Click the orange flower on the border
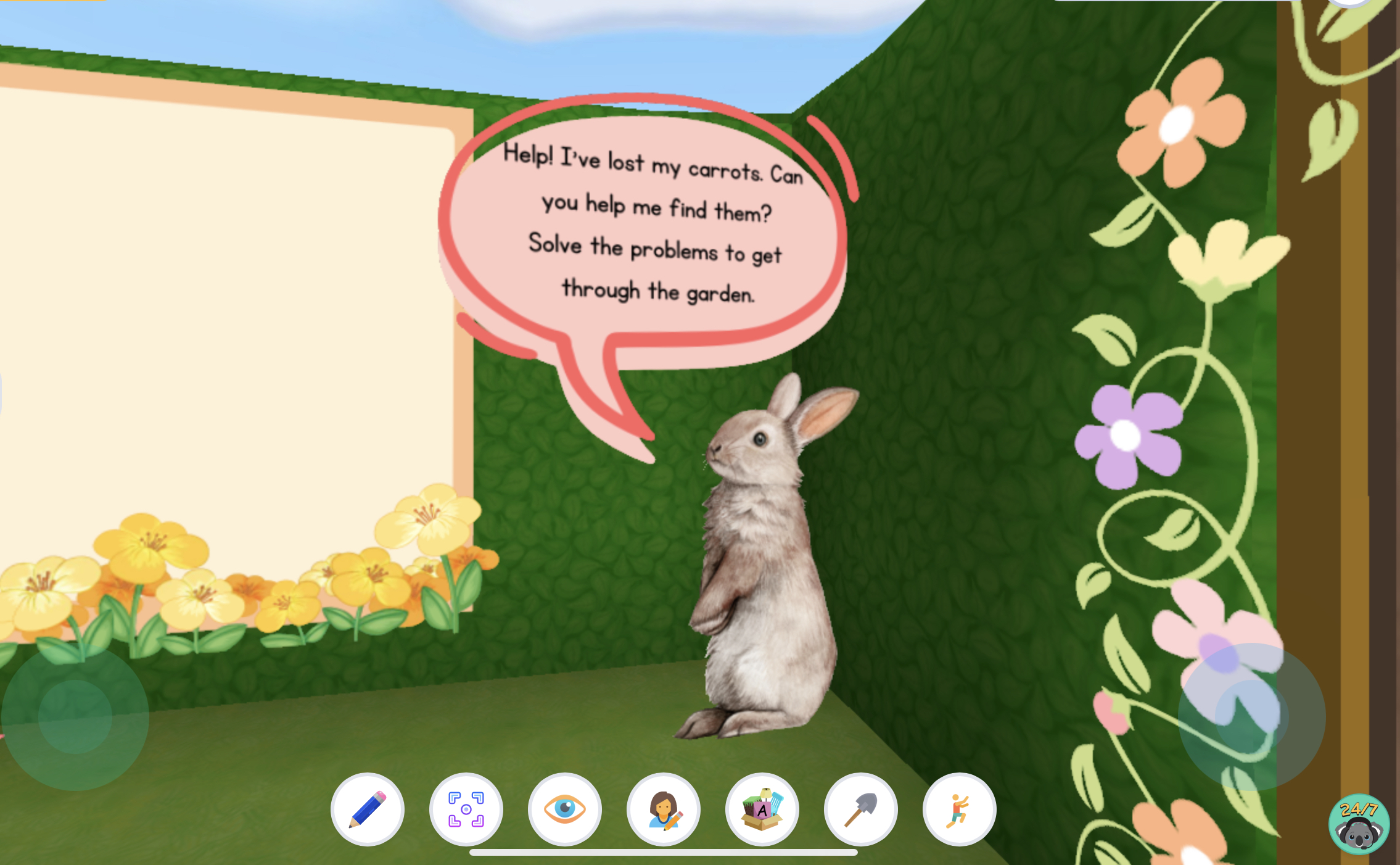This screenshot has width=1400, height=865. [x=1178, y=123]
